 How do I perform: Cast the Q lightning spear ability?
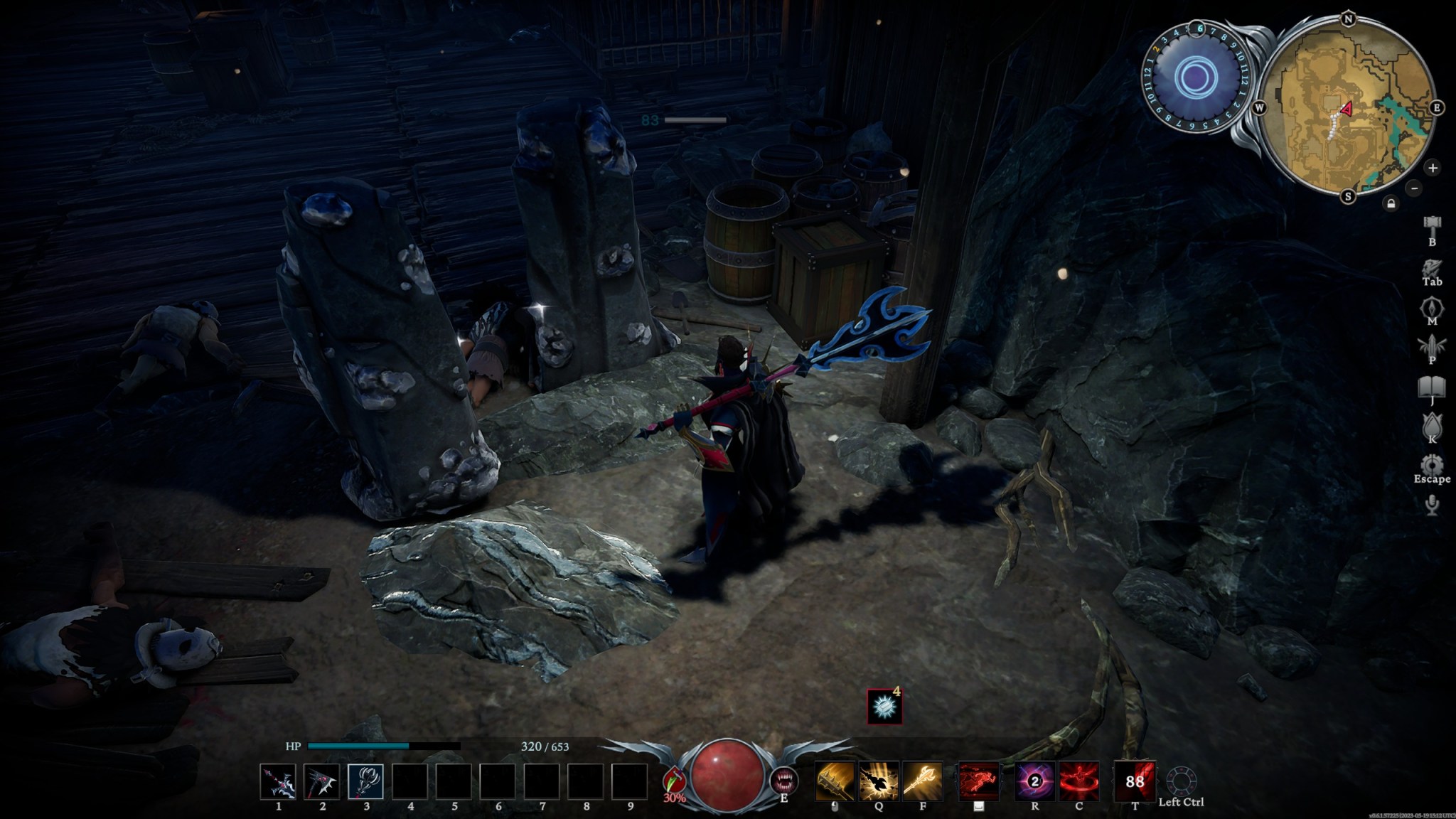[x=878, y=781]
